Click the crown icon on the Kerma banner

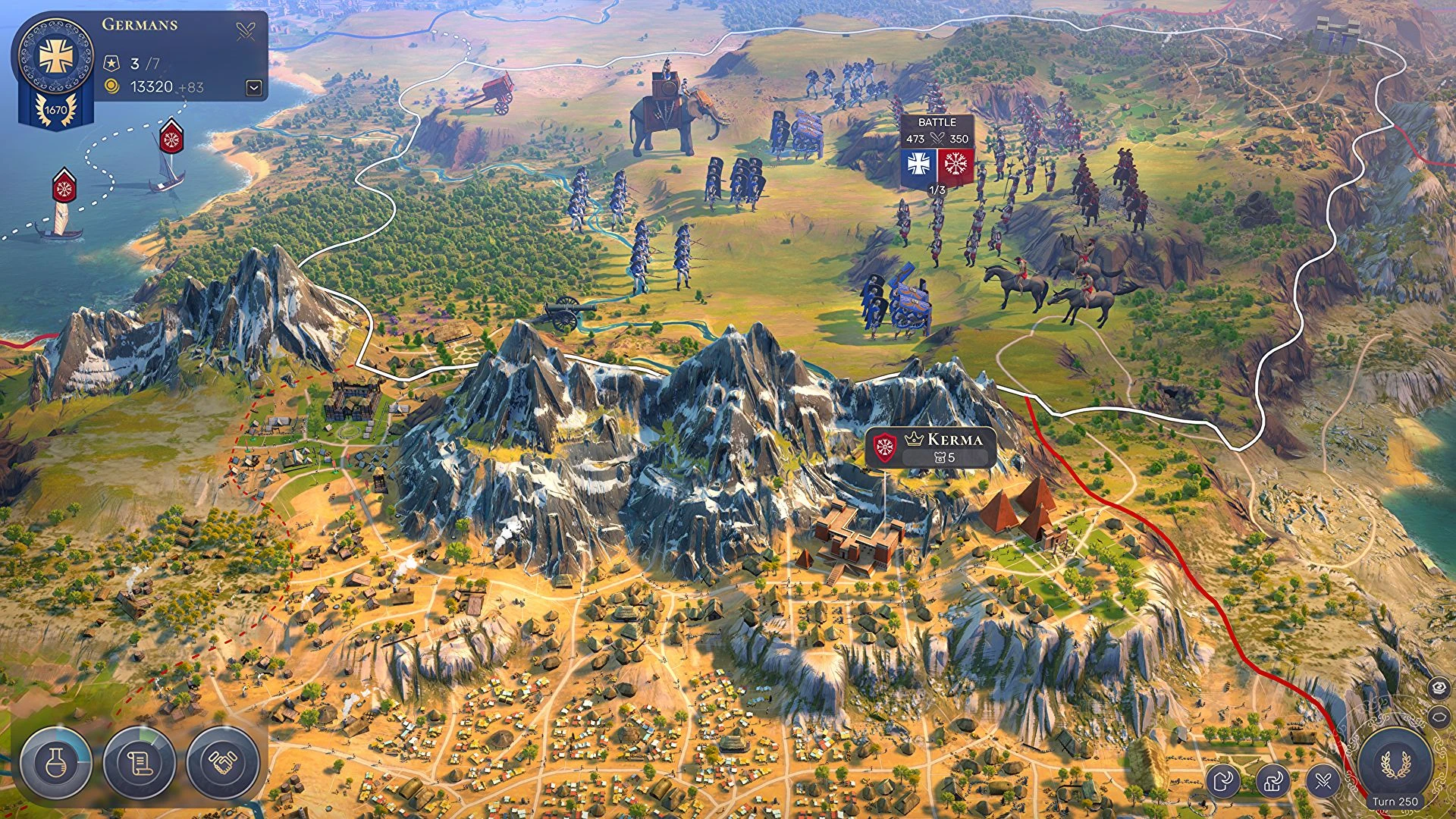(x=915, y=438)
